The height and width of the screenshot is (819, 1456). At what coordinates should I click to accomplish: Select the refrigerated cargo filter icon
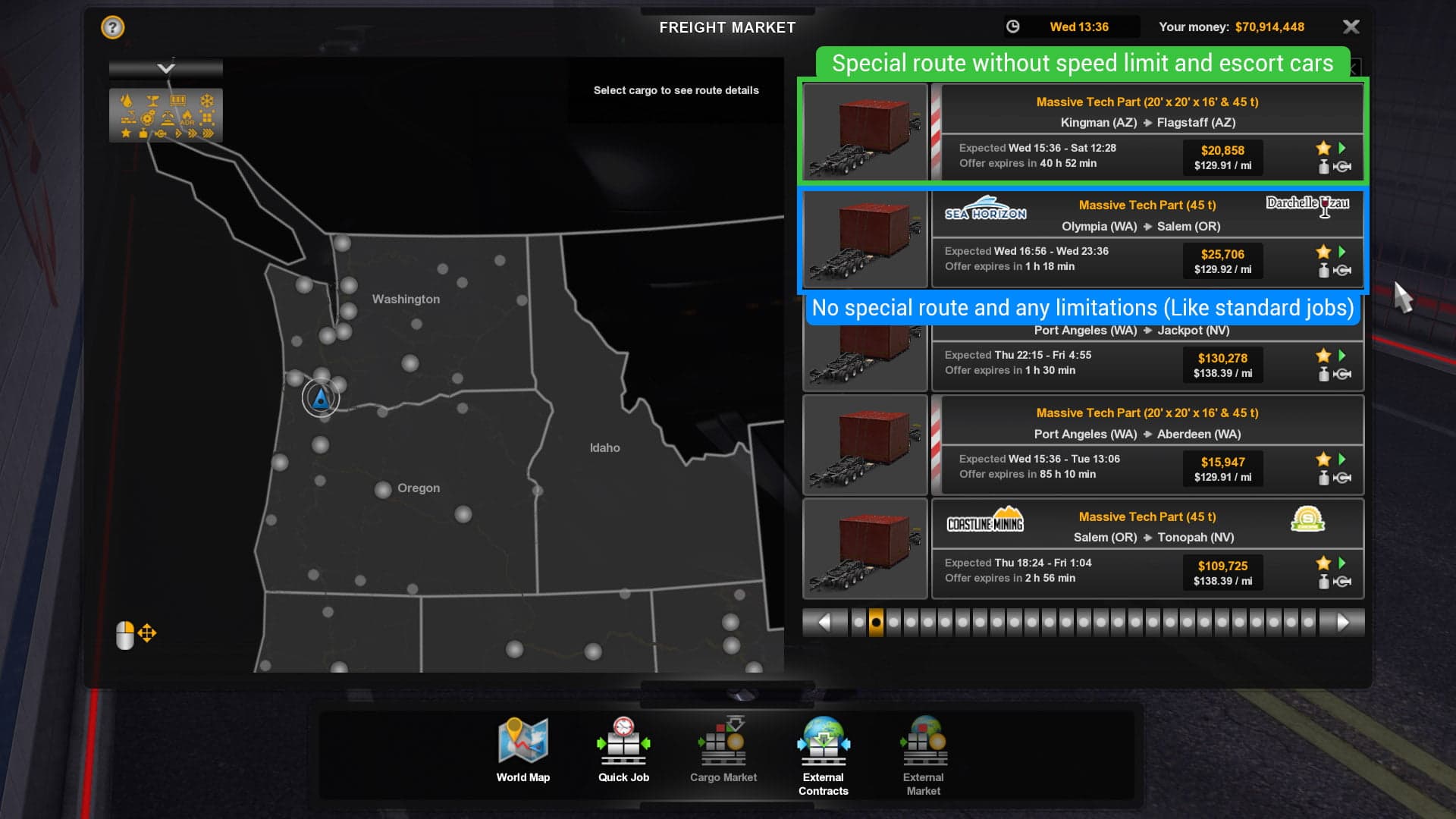point(206,100)
